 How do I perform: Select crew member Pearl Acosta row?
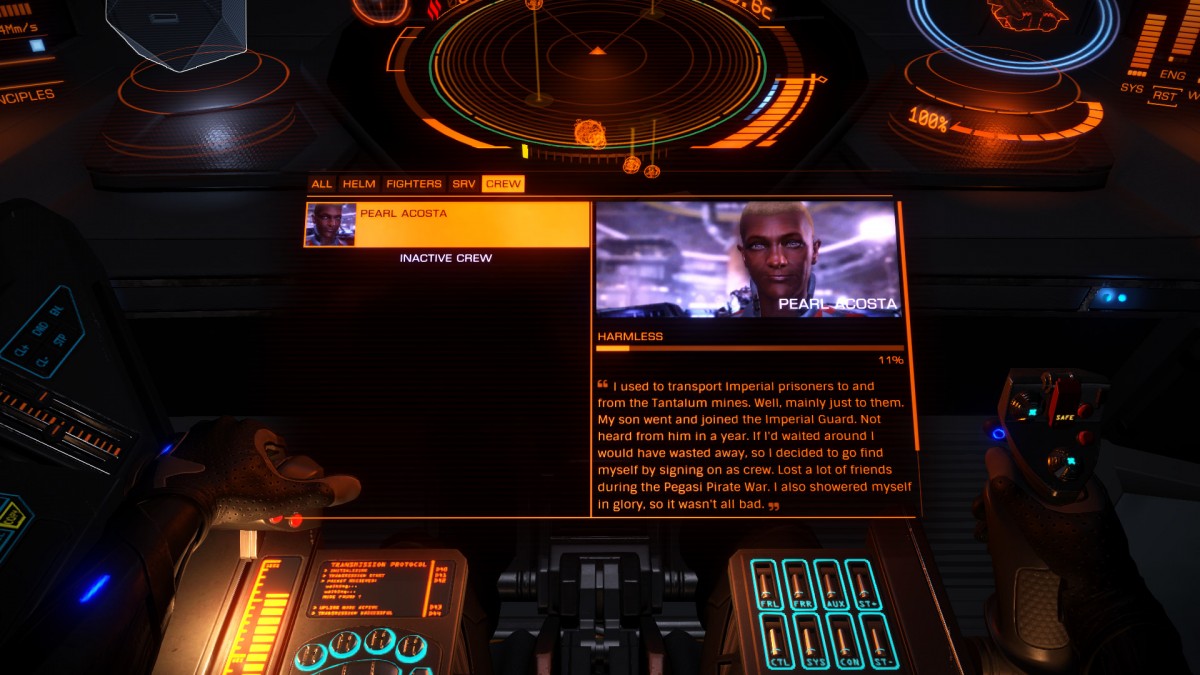coord(447,224)
